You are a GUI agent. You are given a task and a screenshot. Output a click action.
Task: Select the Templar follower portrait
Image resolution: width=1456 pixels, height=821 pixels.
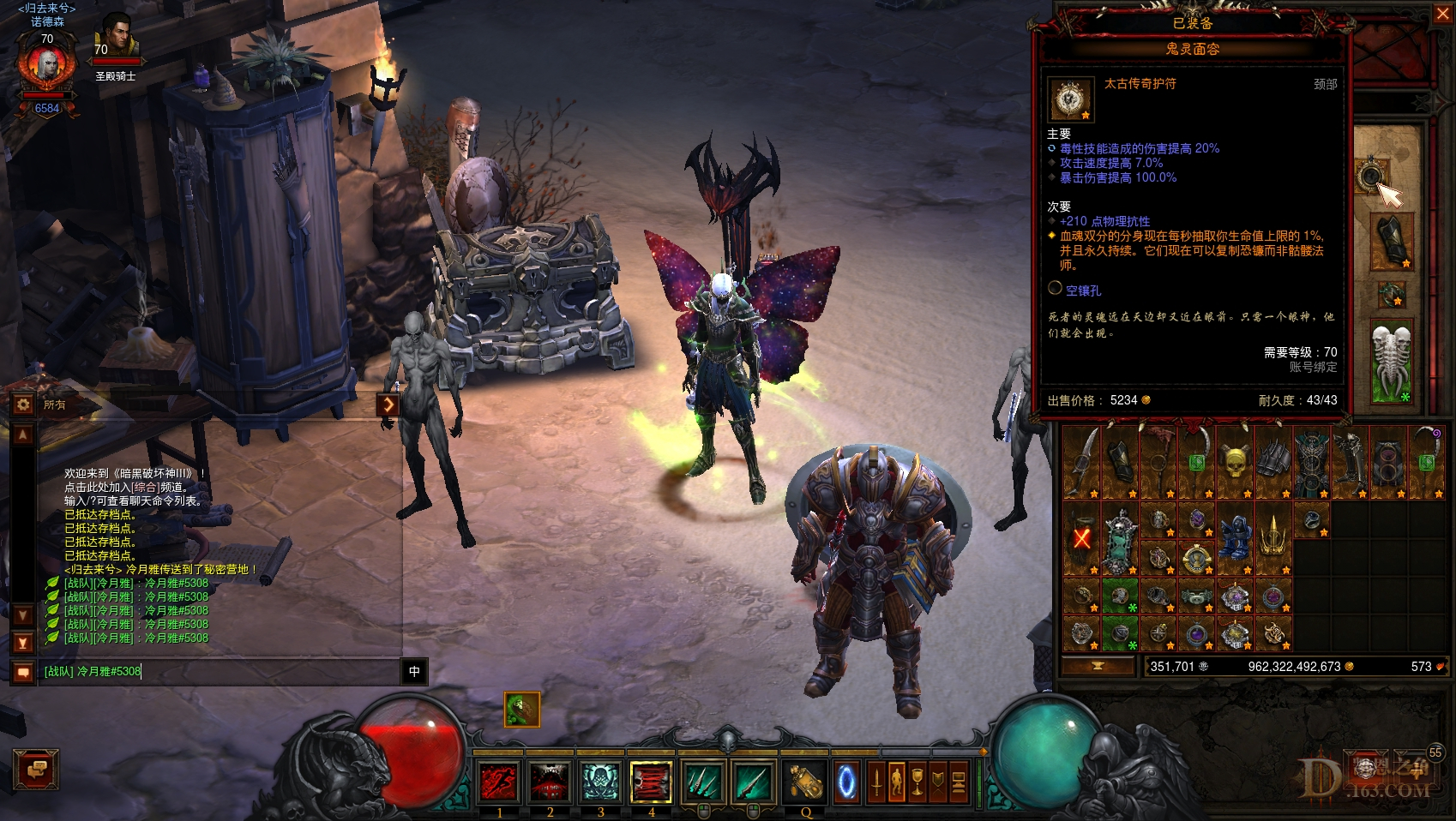tap(117, 39)
